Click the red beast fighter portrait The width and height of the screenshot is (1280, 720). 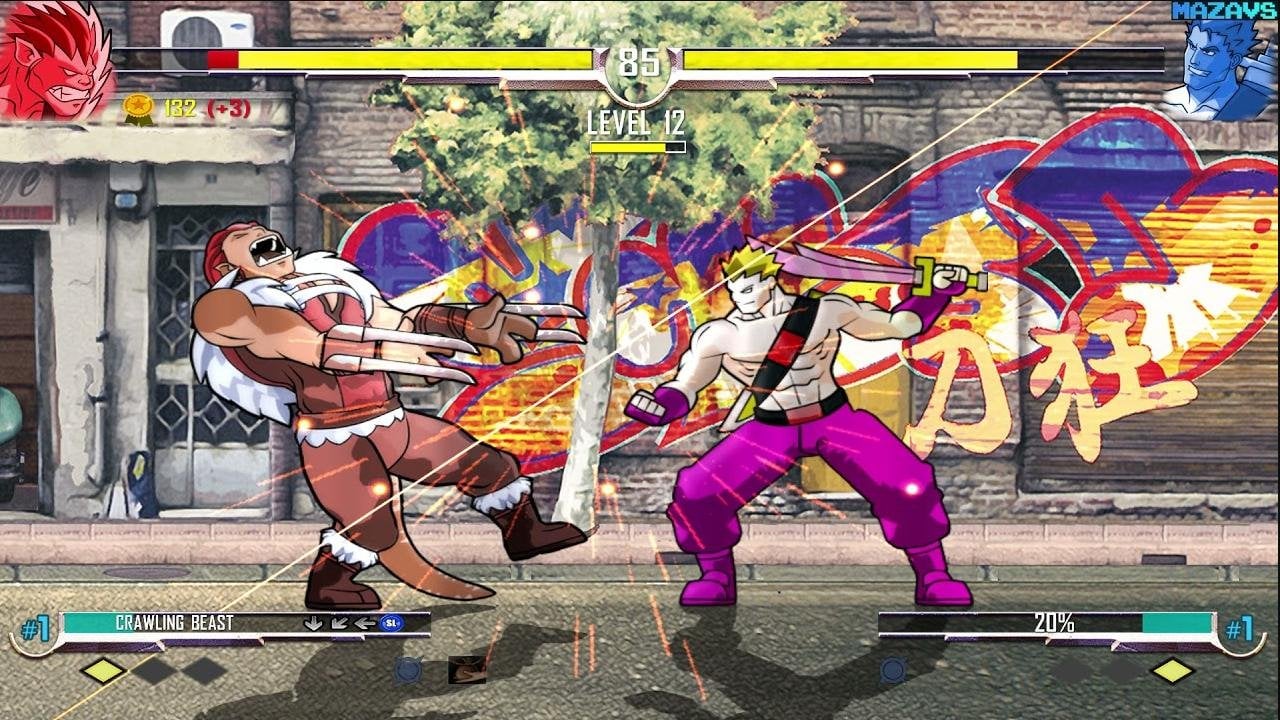(55, 60)
